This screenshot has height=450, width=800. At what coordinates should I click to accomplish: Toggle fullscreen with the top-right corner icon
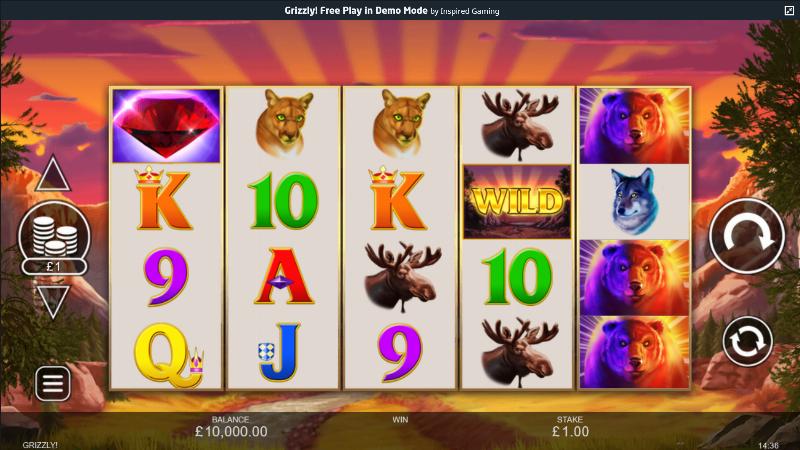click(789, 10)
